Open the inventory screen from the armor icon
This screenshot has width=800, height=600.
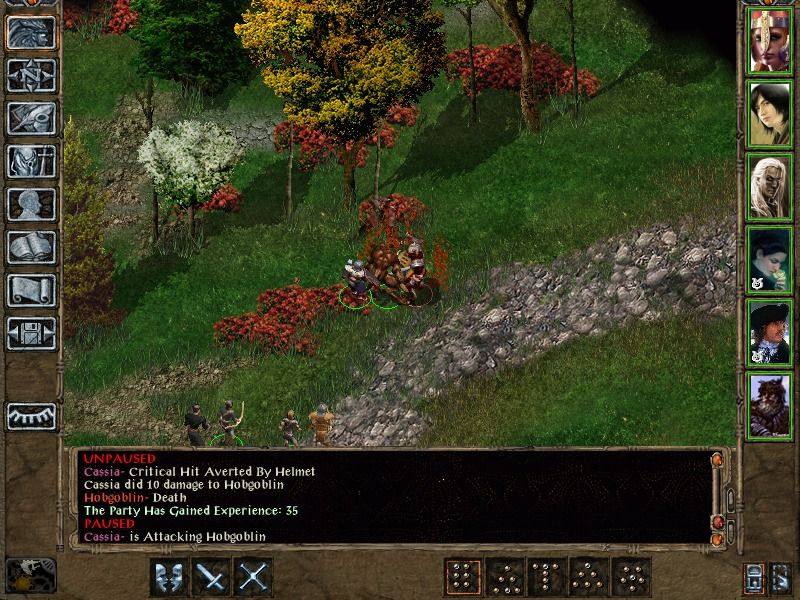pyautogui.click(x=31, y=161)
